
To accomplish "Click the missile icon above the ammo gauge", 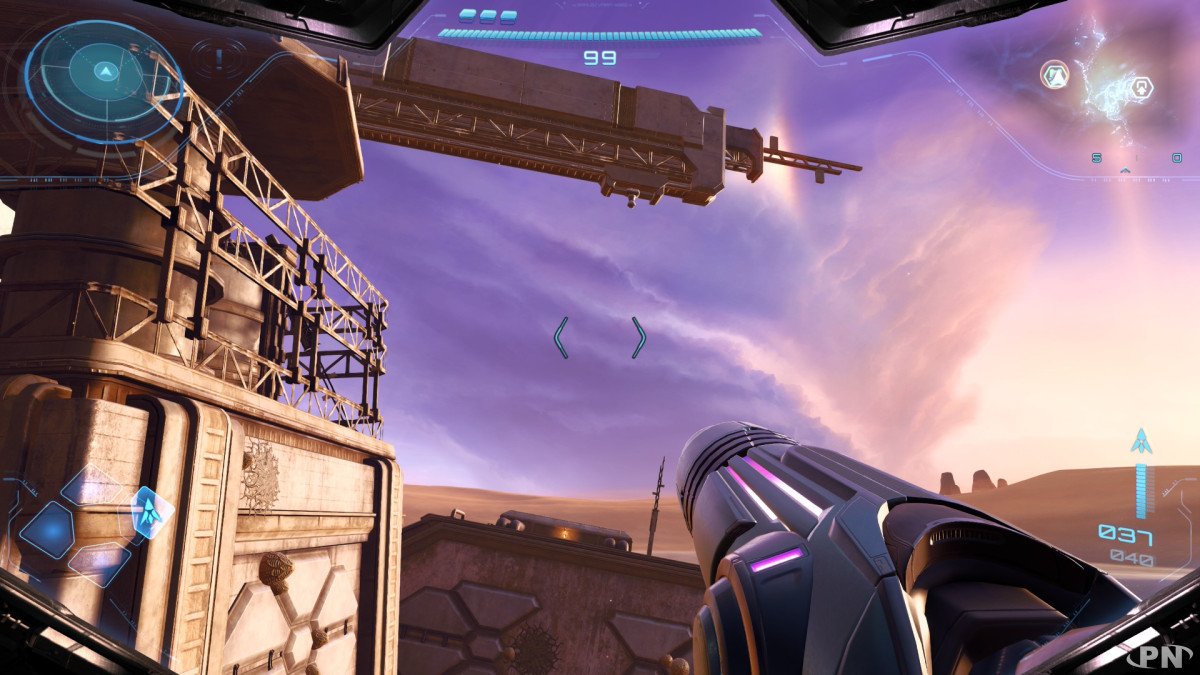I will tap(1141, 440).
